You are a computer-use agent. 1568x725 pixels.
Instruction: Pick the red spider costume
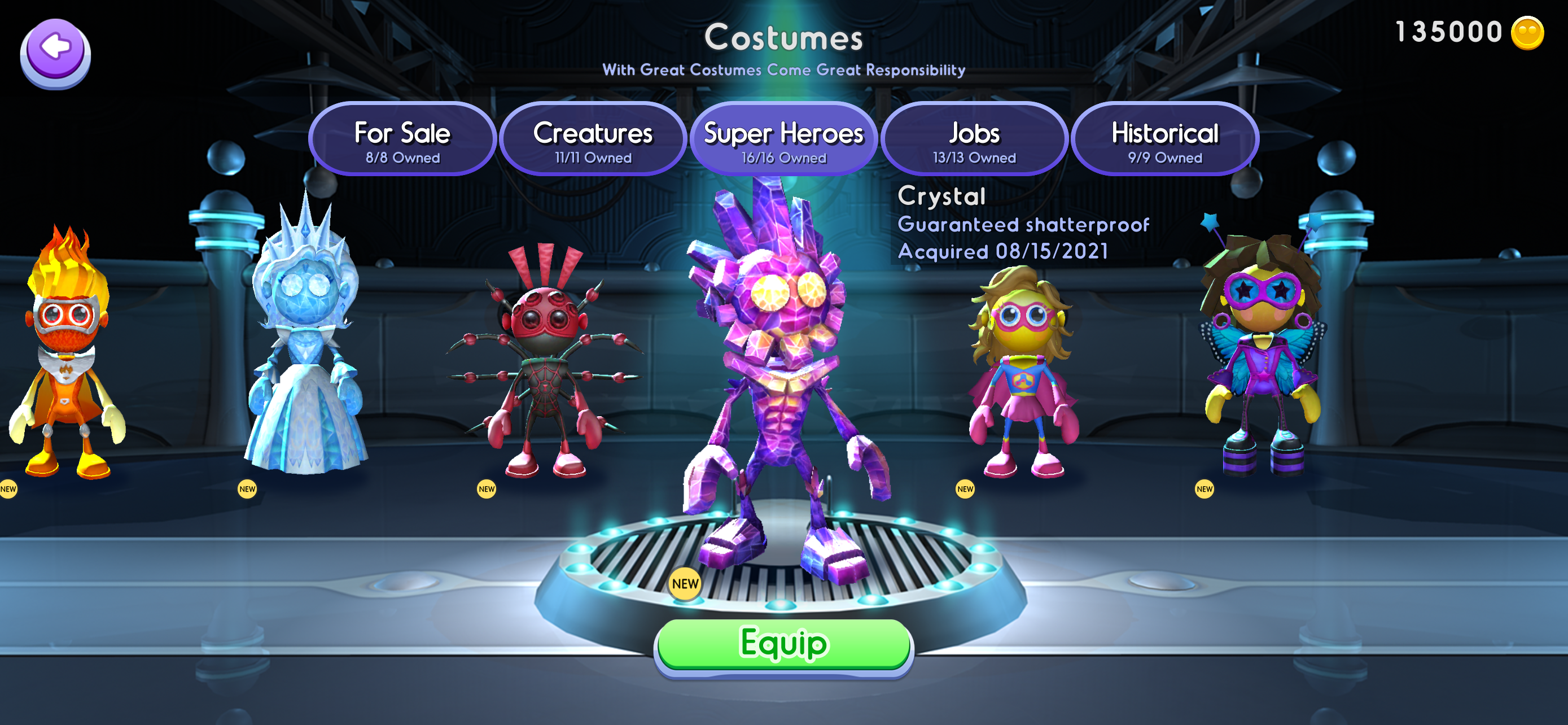(545, 365)
